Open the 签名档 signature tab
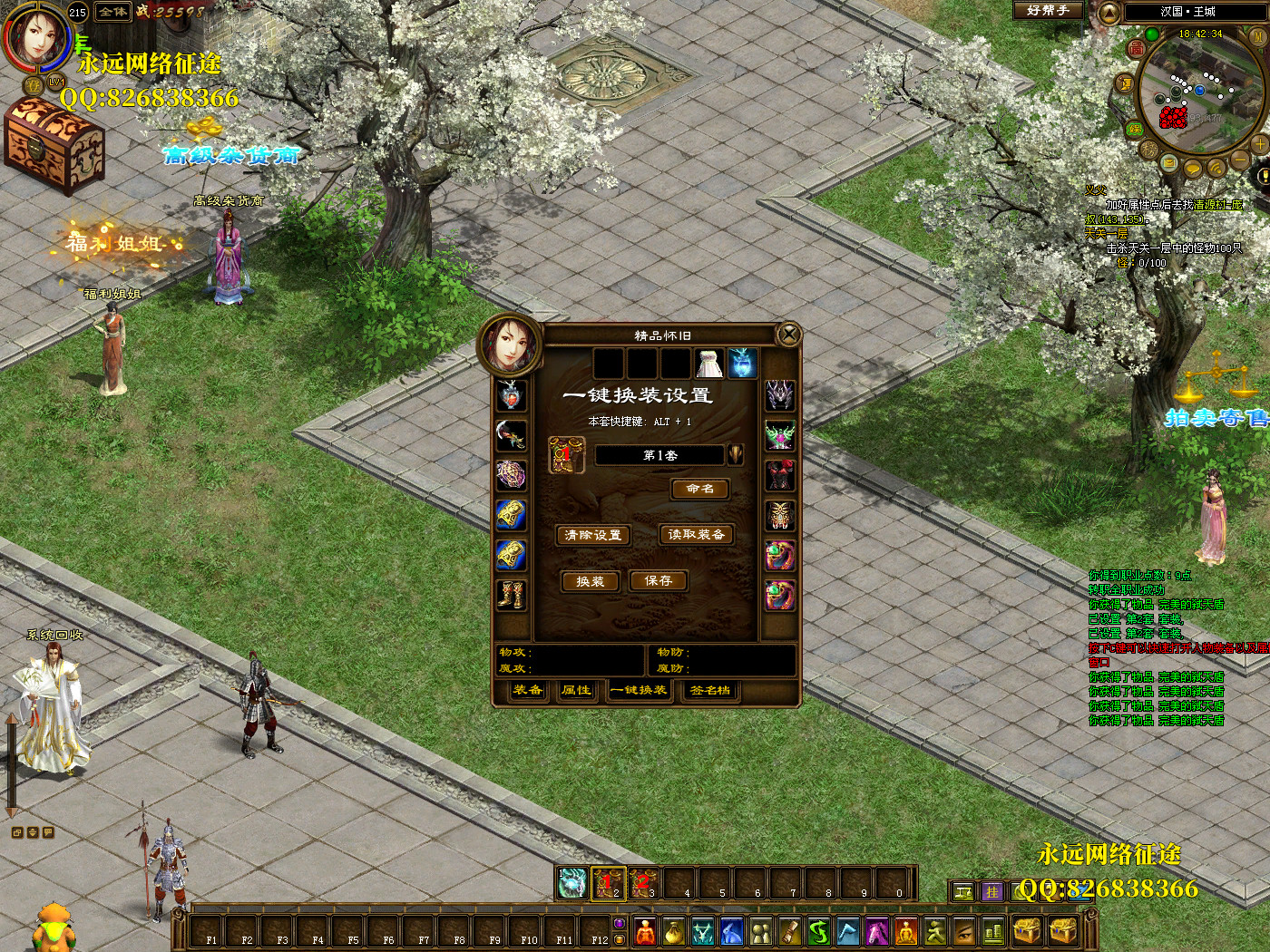Screen dimensions: 1270x952 [x=709, y=690]
